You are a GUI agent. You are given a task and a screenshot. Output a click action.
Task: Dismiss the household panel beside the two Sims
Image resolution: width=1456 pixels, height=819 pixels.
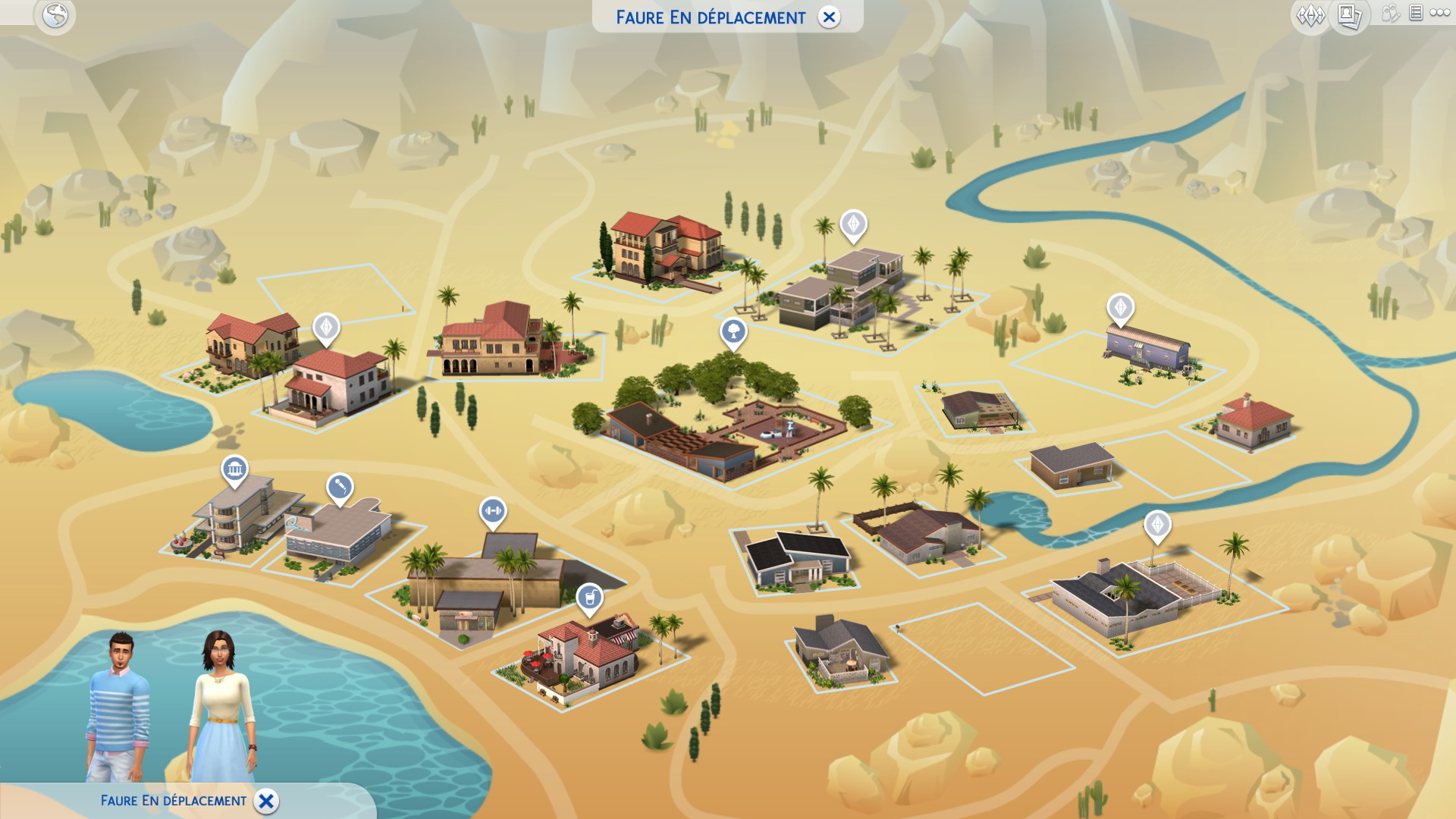point(266,801)
